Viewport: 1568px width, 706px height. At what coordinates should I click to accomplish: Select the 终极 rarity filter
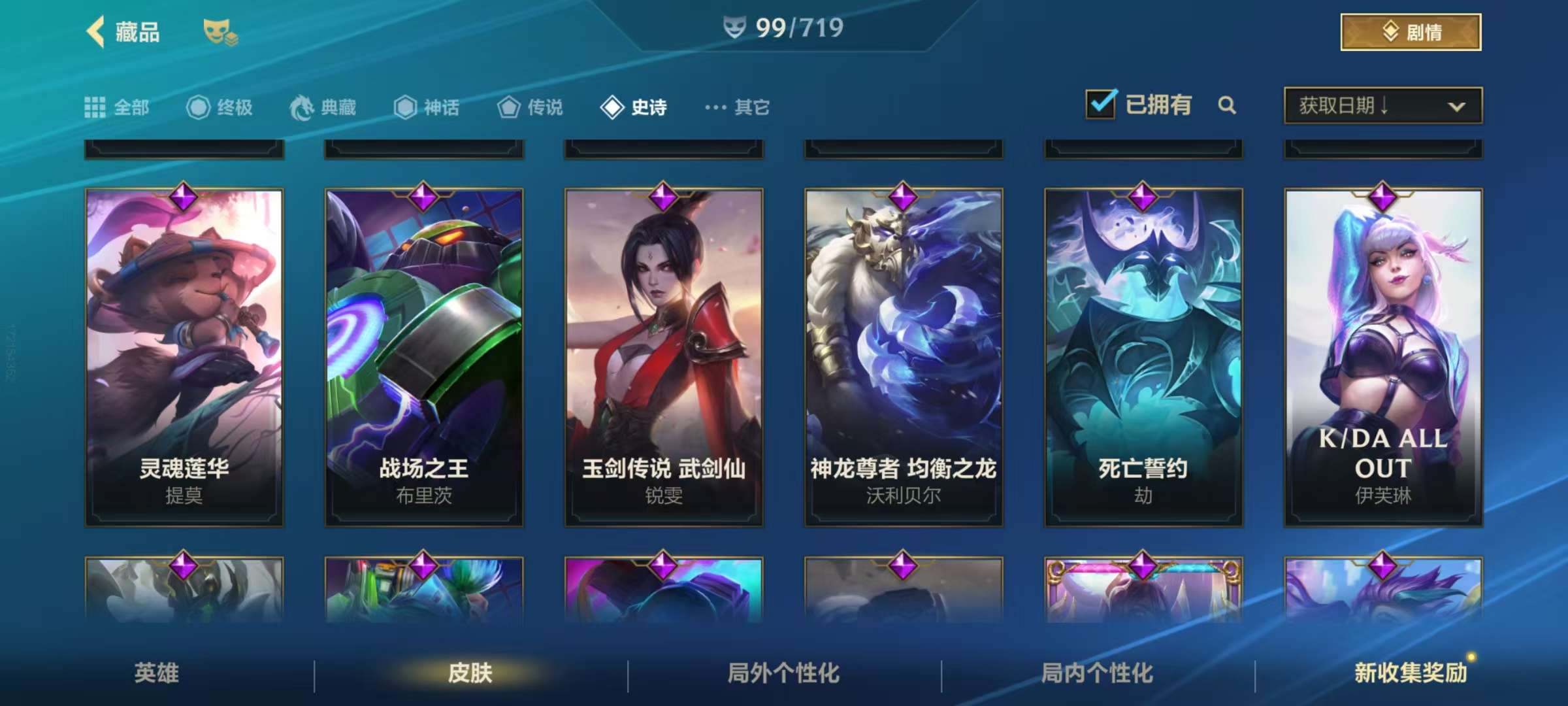pos(220,107)
